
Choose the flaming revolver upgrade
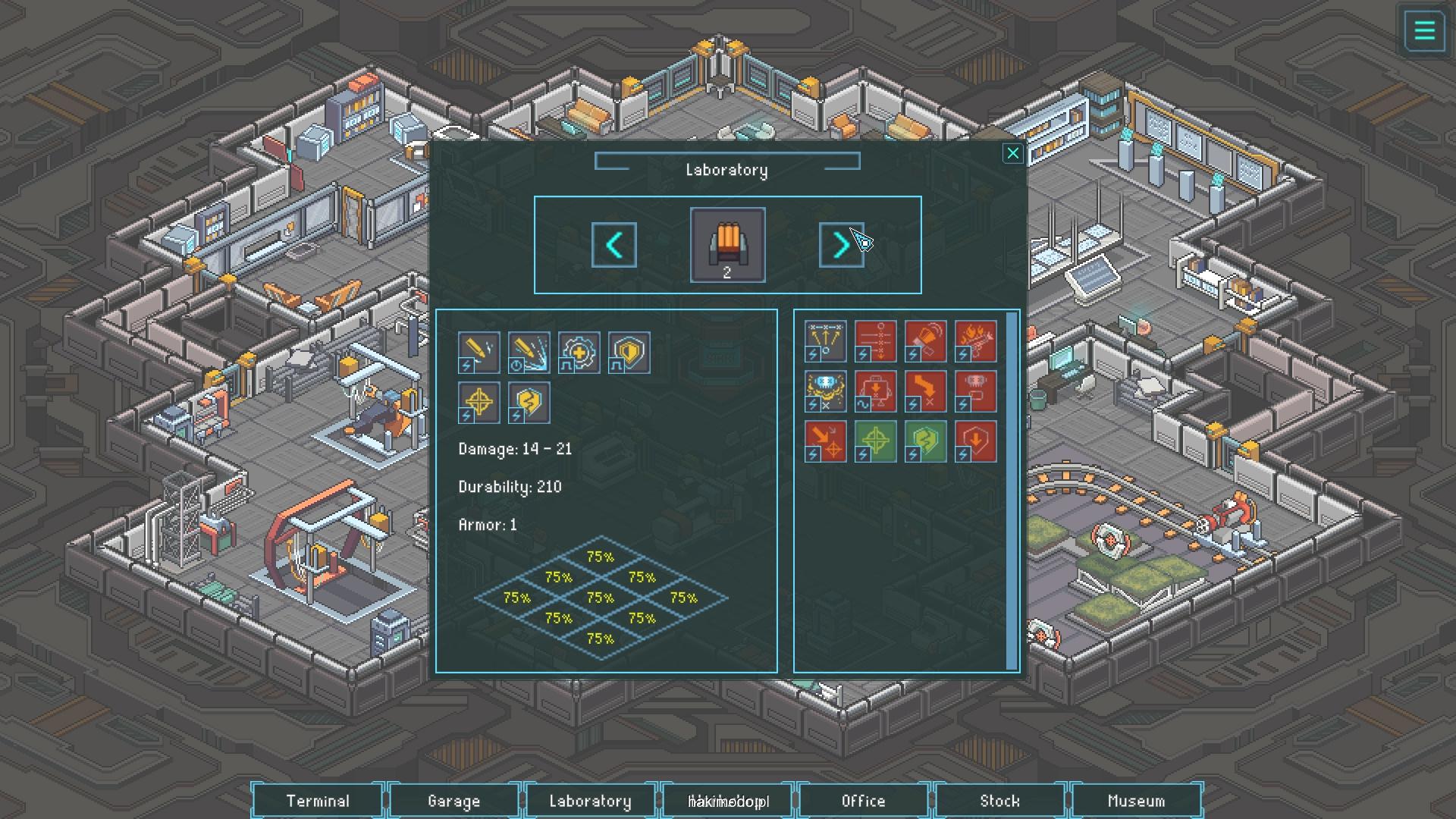[975, 341]
